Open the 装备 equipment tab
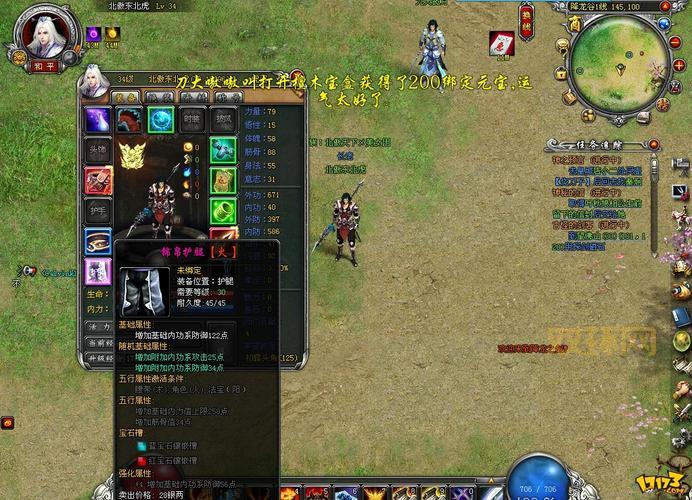The width and height of the screenshot is (692, 500). 127,97
